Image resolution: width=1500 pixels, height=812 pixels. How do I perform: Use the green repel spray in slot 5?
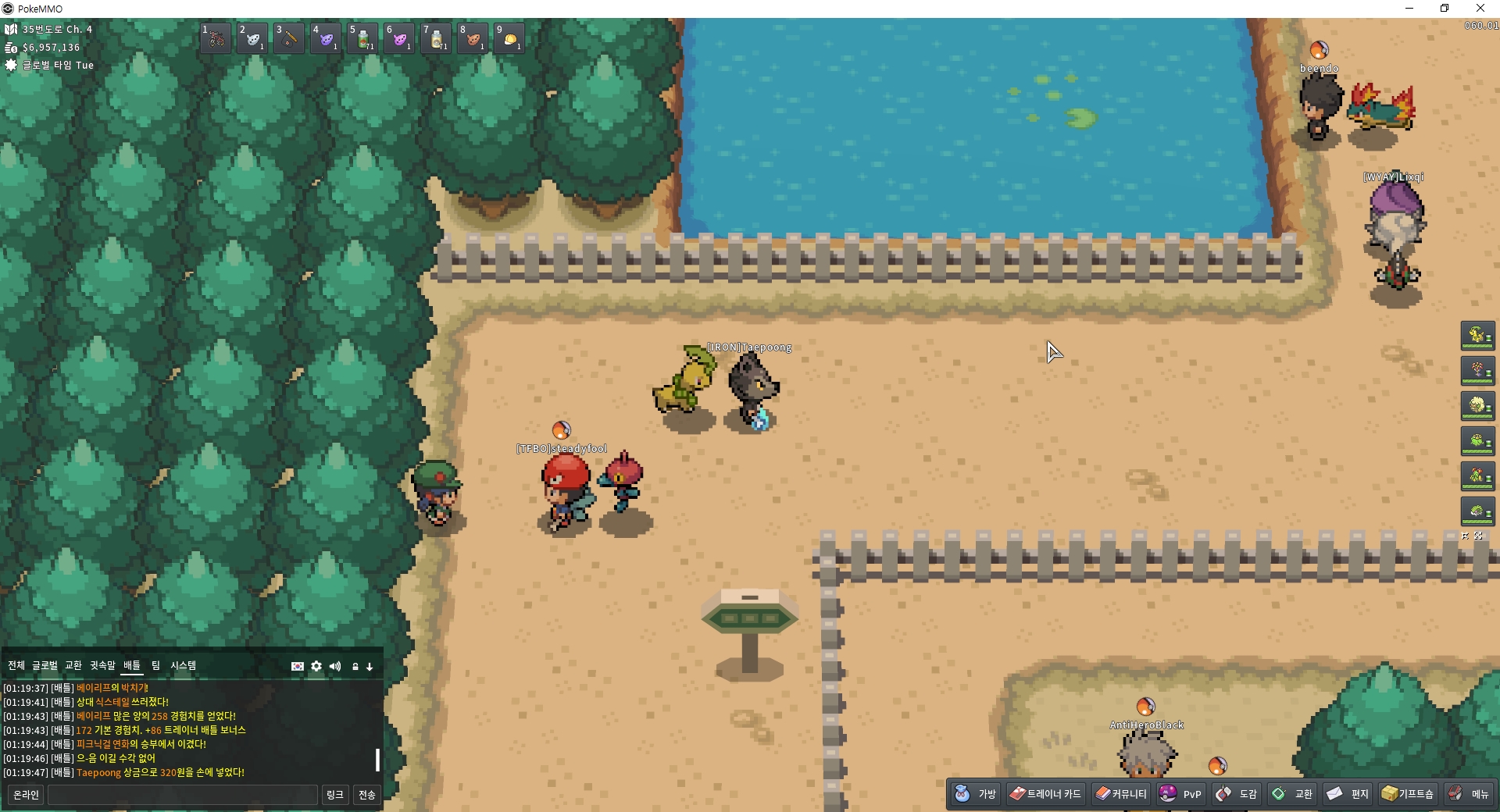[x=362, y=38]
